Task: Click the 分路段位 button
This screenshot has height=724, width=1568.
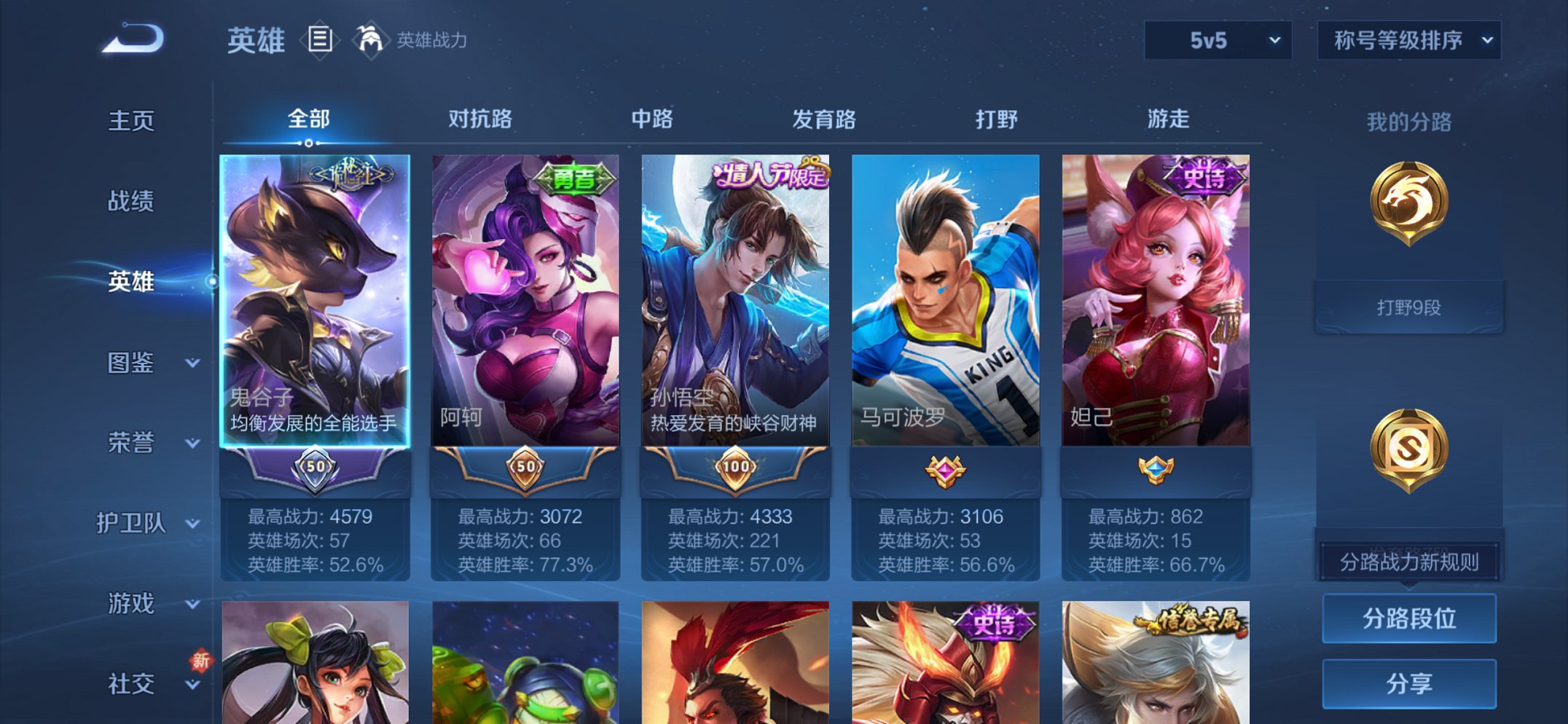Action: click(x=1408, y=616)
